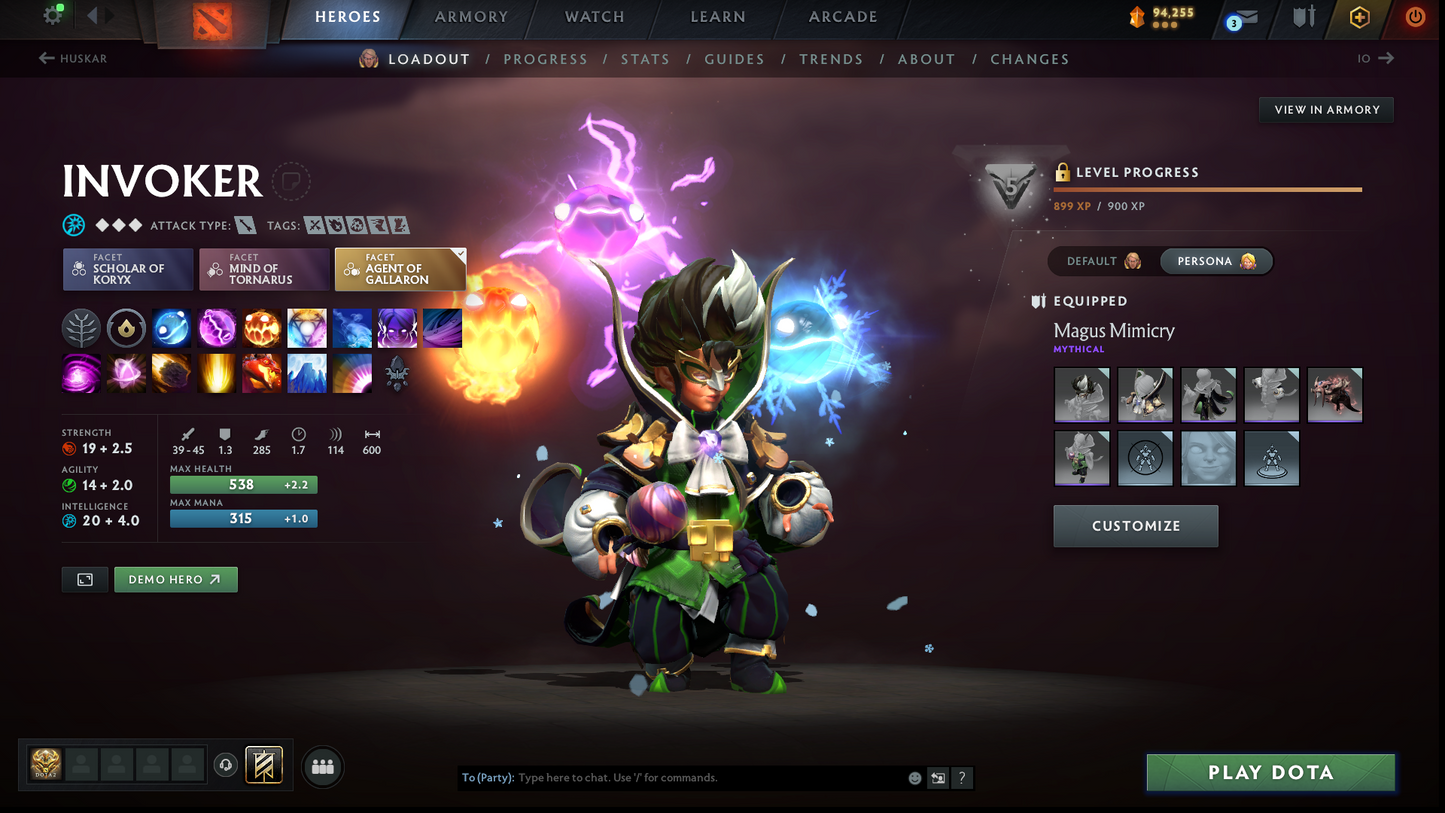
Task: Click the settings gear icon
Action: click(x=54, y=15)
